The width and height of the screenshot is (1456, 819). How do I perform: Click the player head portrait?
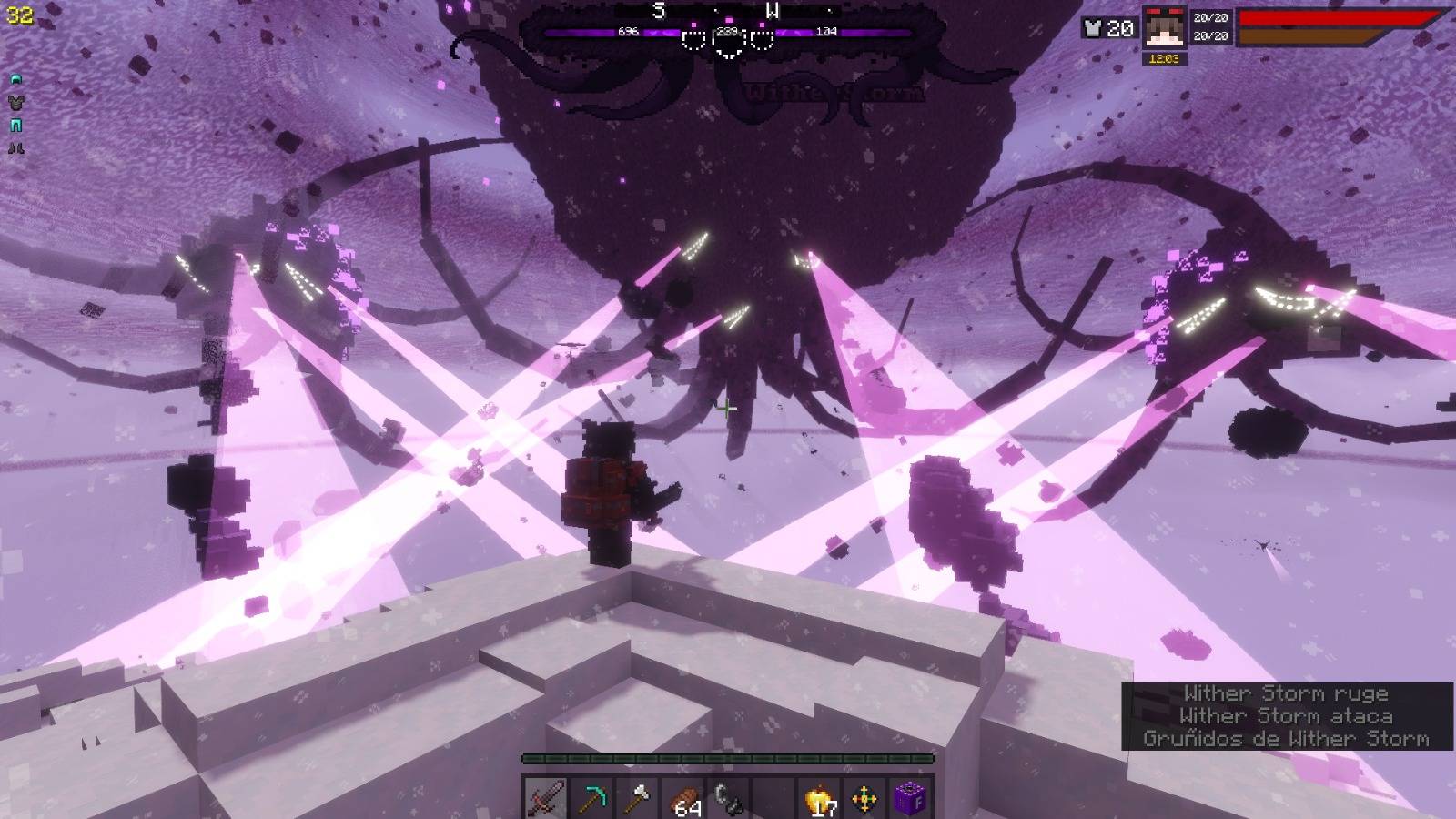pyautogui.click(x=1163, y=29)
